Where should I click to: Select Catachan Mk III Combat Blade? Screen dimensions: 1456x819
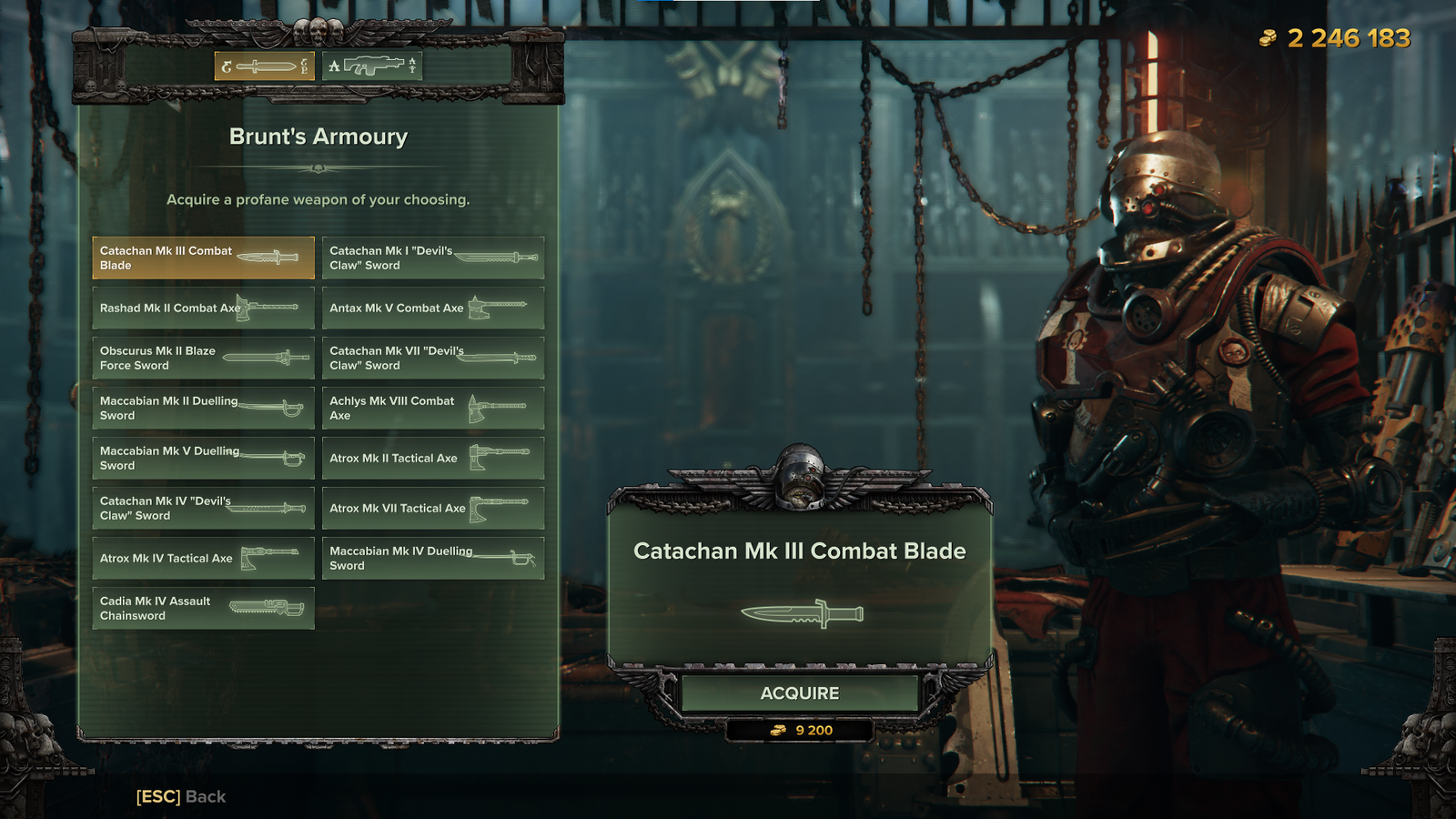[203, 258]
